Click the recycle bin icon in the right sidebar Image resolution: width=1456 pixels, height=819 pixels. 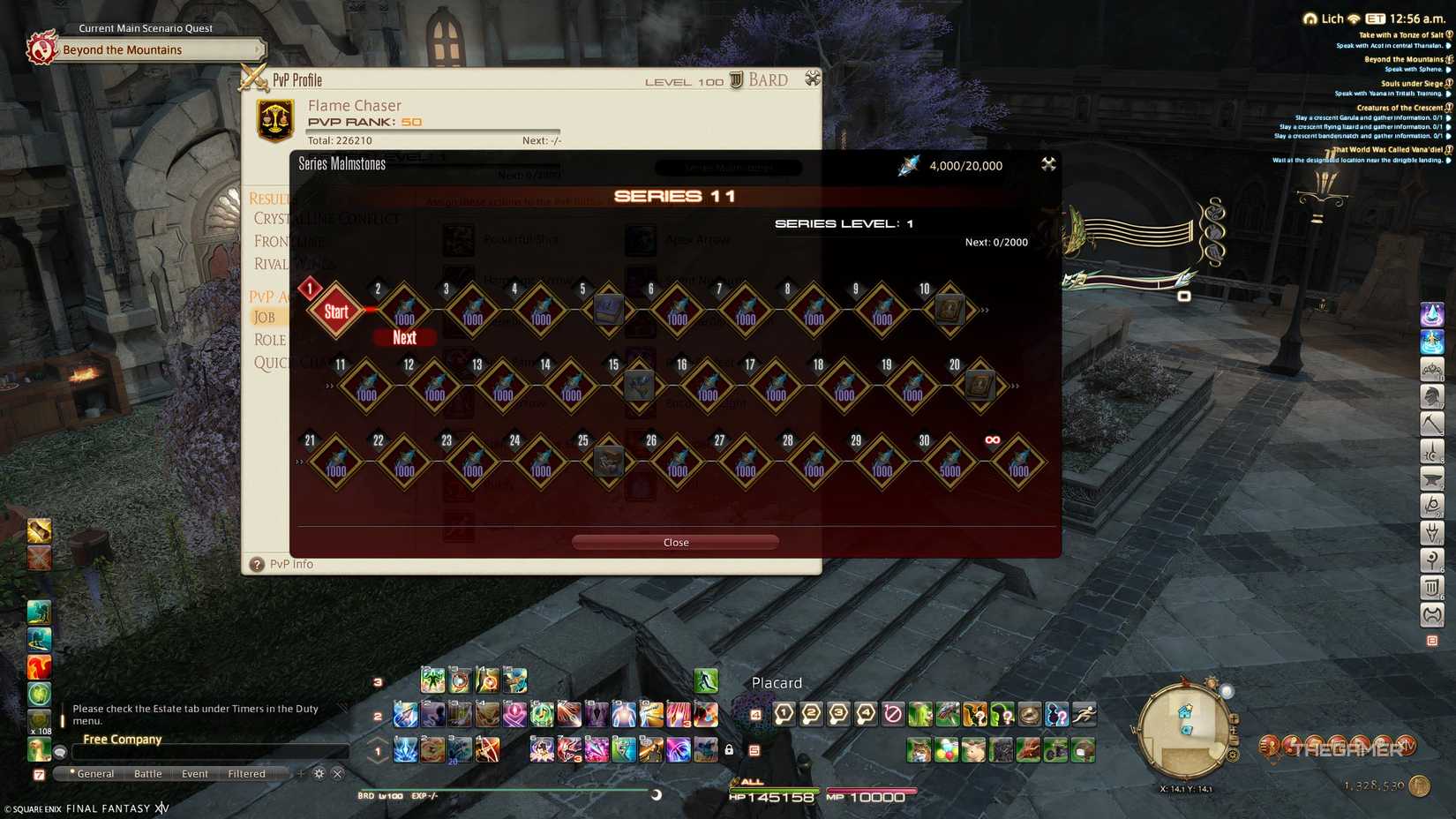(x=1431, y=586)
